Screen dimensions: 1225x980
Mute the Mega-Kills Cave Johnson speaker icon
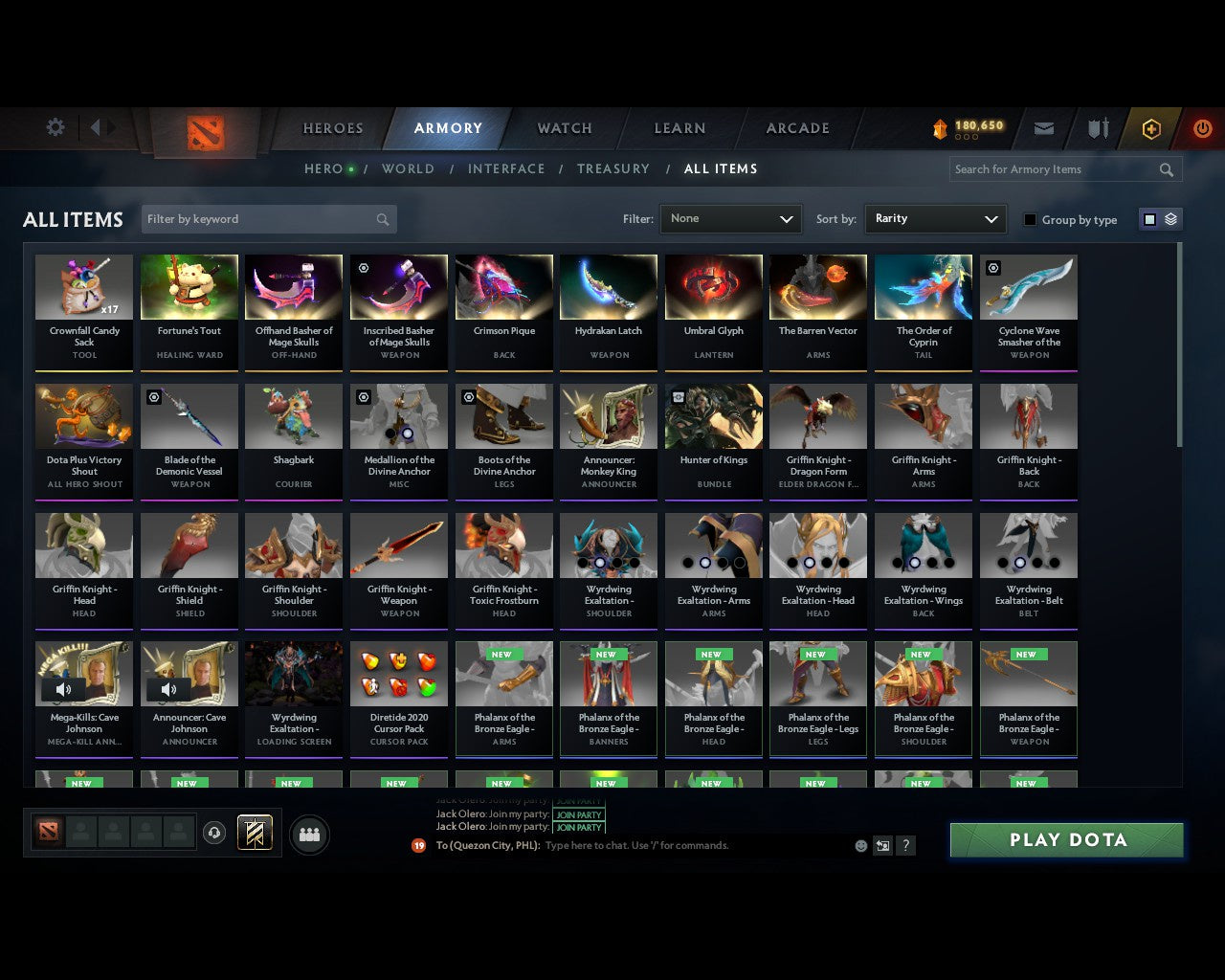point(64,688)
